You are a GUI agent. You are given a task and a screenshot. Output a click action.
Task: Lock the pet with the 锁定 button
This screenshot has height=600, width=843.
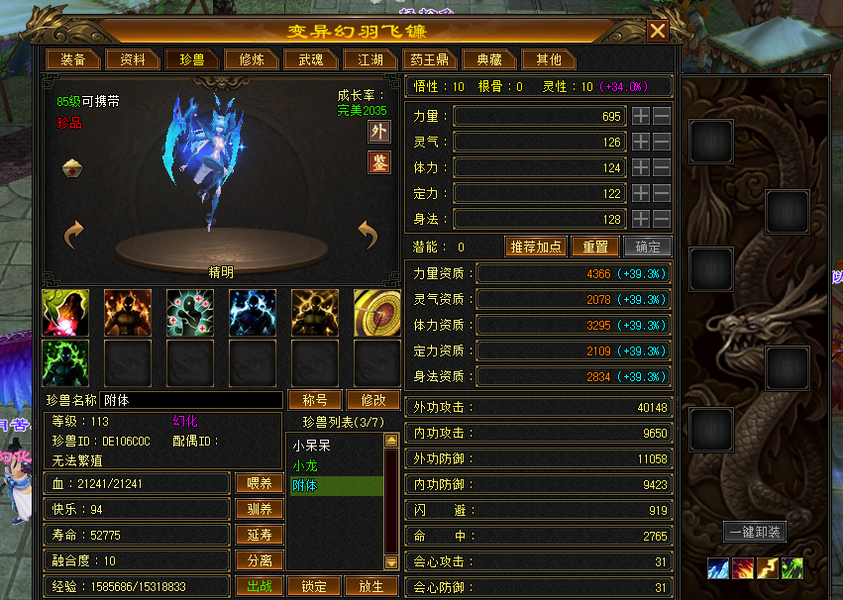click(x=315, y=586)
